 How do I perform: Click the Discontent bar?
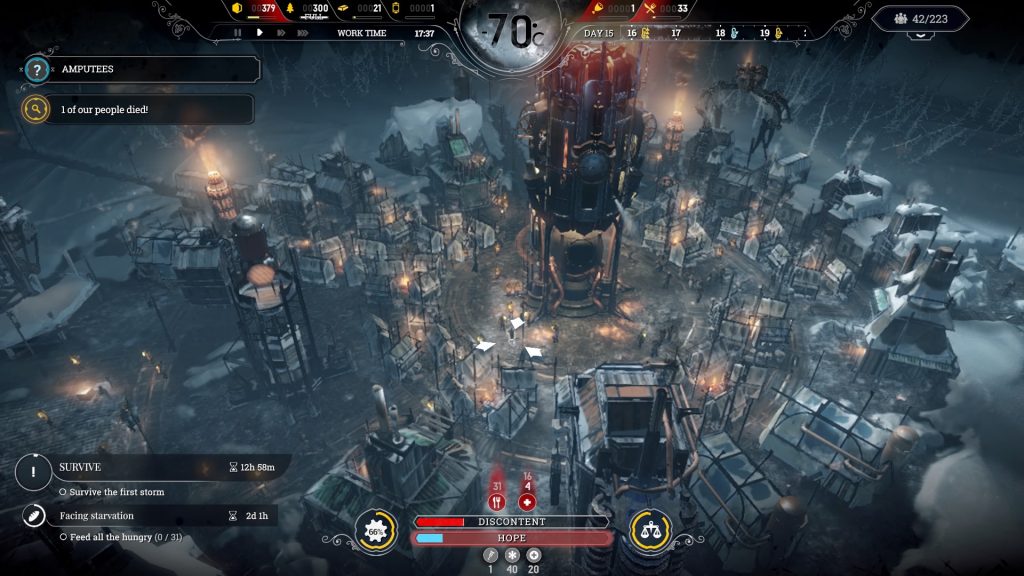coord(512,522)
